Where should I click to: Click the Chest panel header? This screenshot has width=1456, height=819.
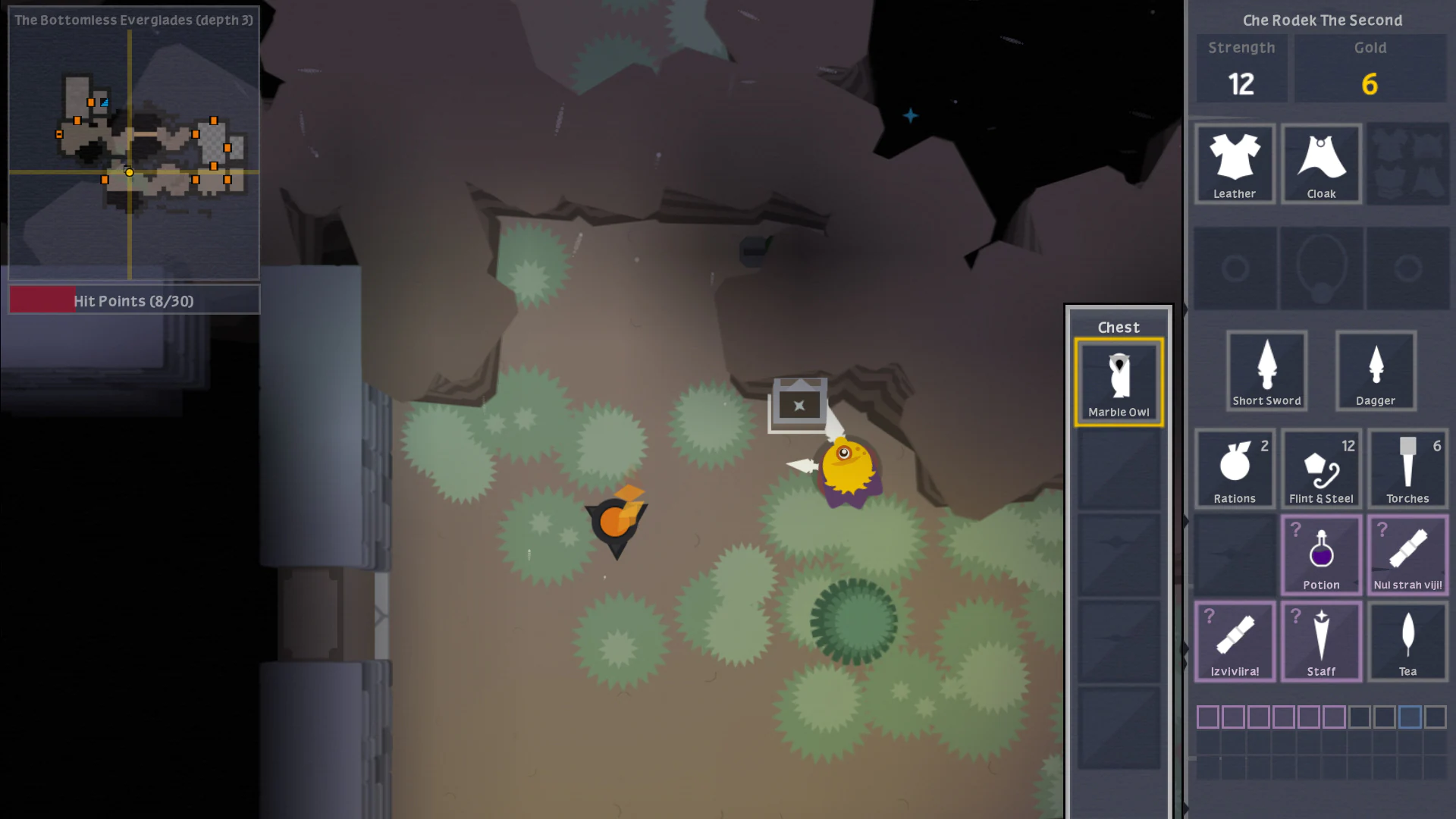pos(1119,327)
